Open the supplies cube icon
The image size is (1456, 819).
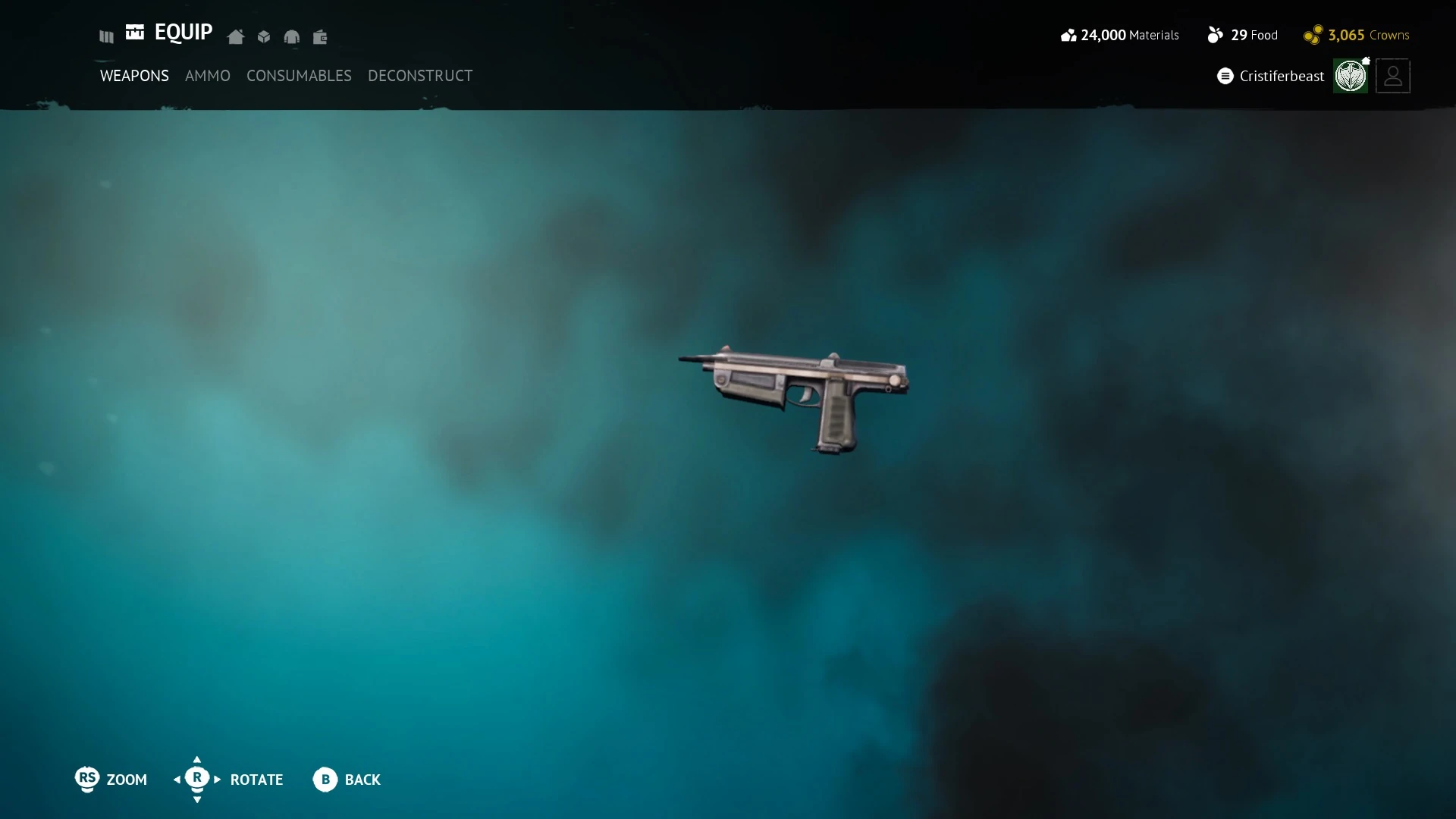(x=263, y=36)
